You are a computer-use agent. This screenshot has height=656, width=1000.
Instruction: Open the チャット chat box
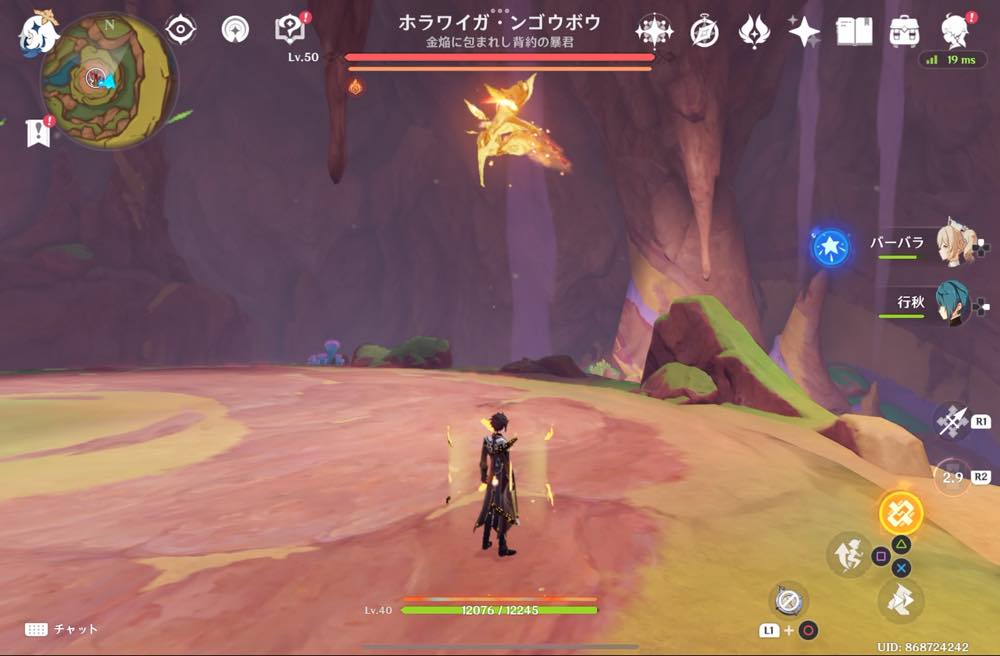[62, 629]
